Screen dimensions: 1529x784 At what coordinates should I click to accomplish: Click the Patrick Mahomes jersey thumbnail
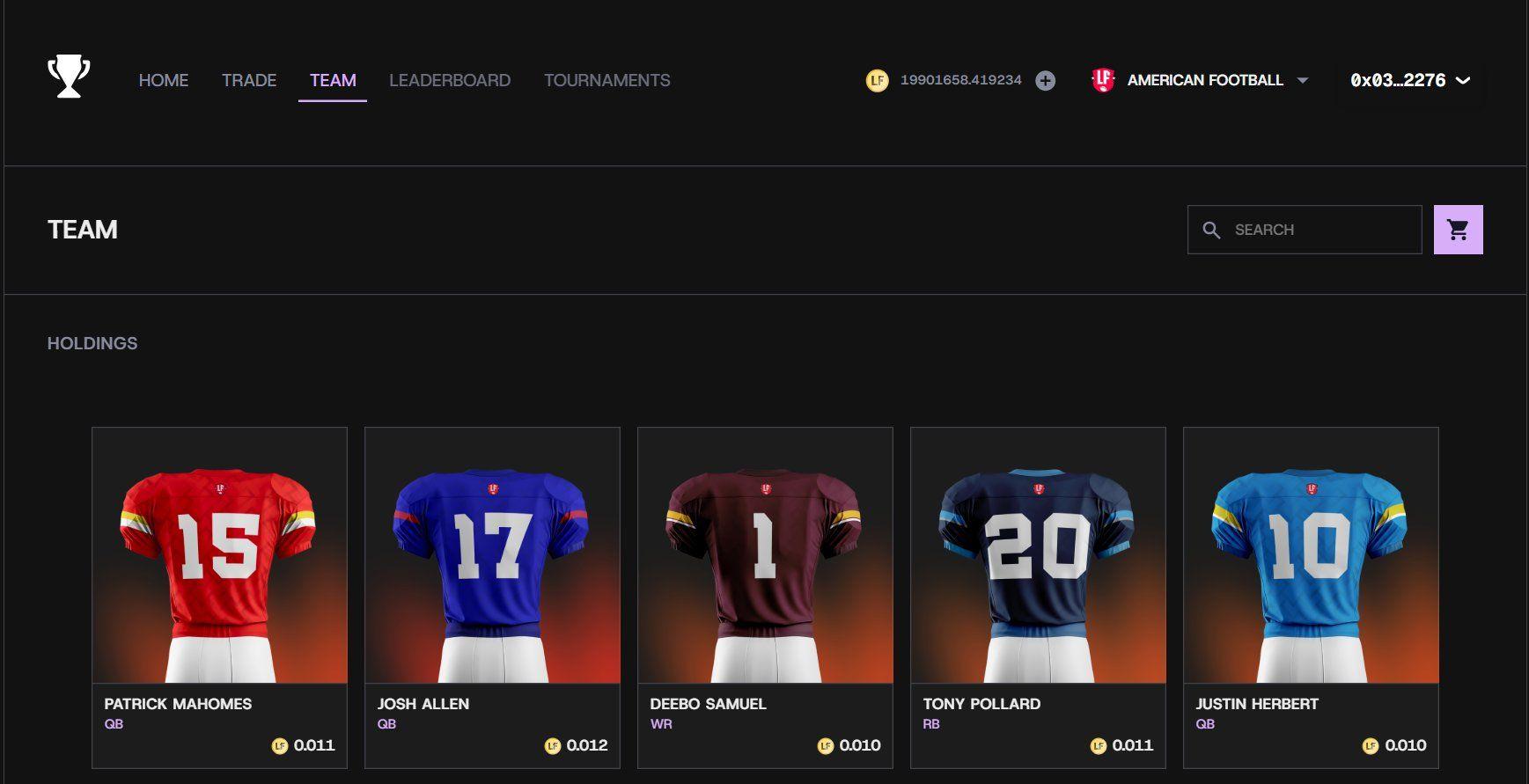click(218, 554)
